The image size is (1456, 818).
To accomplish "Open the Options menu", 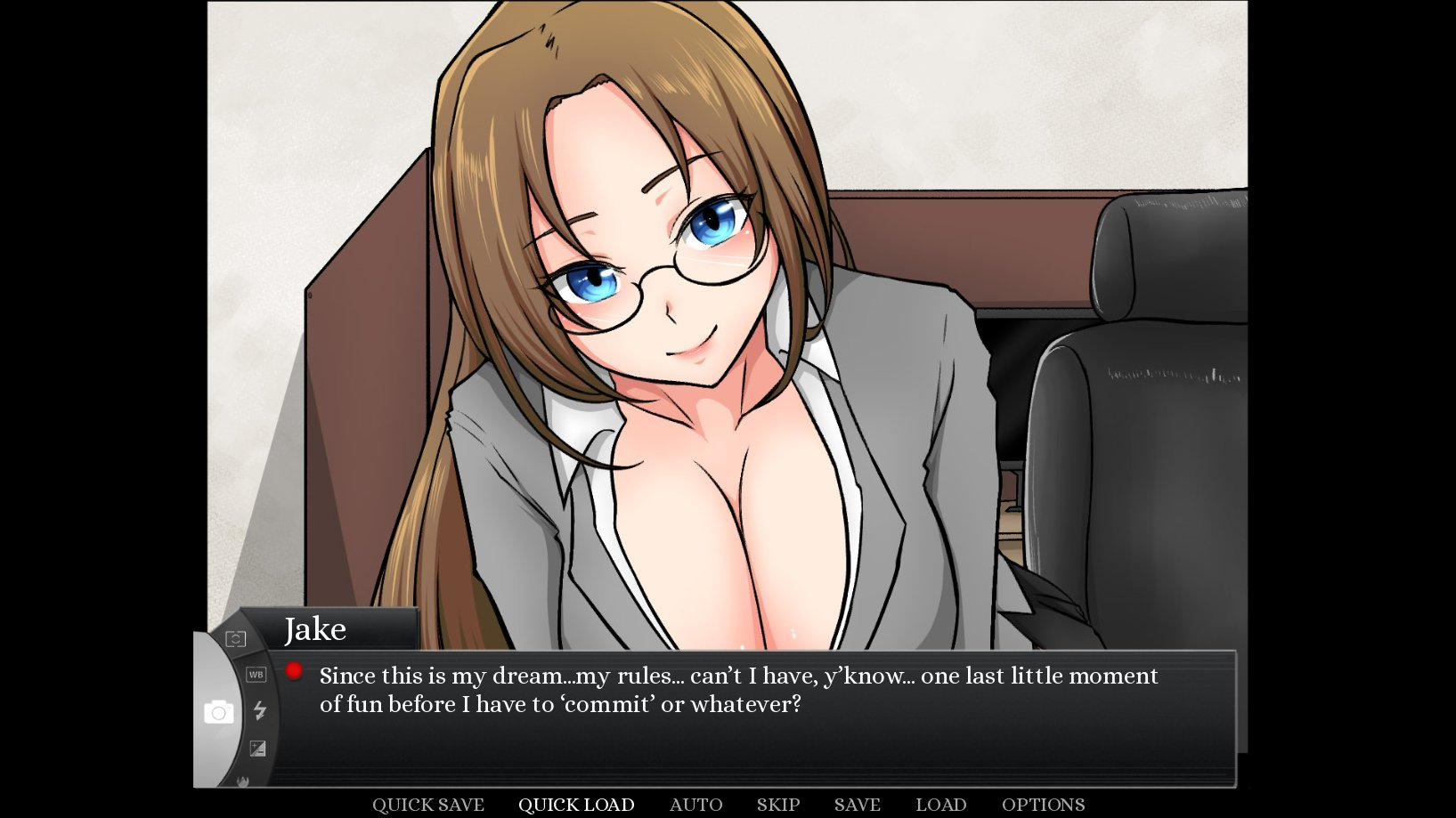I will 1043,805.
